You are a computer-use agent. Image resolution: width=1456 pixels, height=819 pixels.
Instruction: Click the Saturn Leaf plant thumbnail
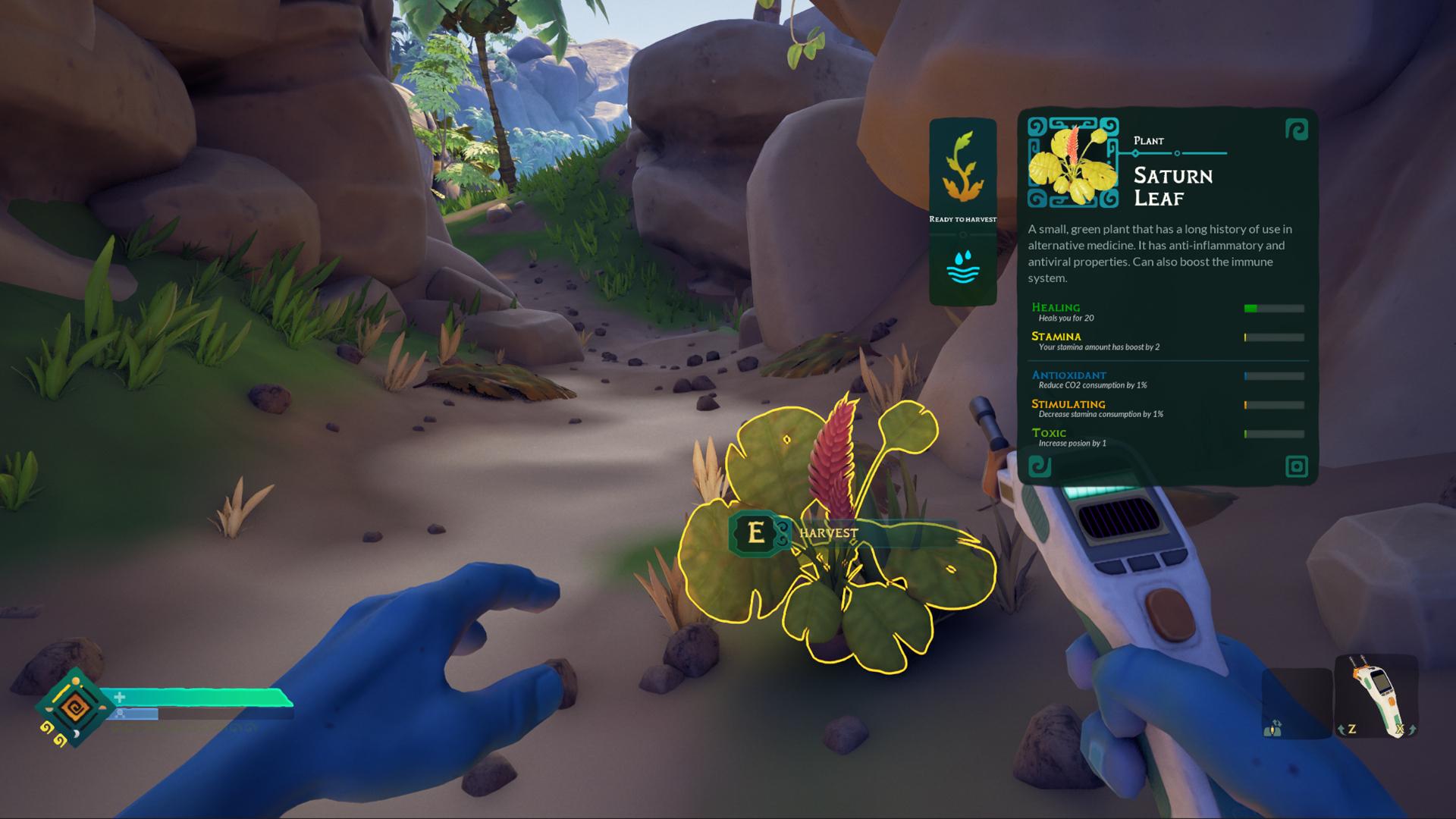tap(1072, 162)
